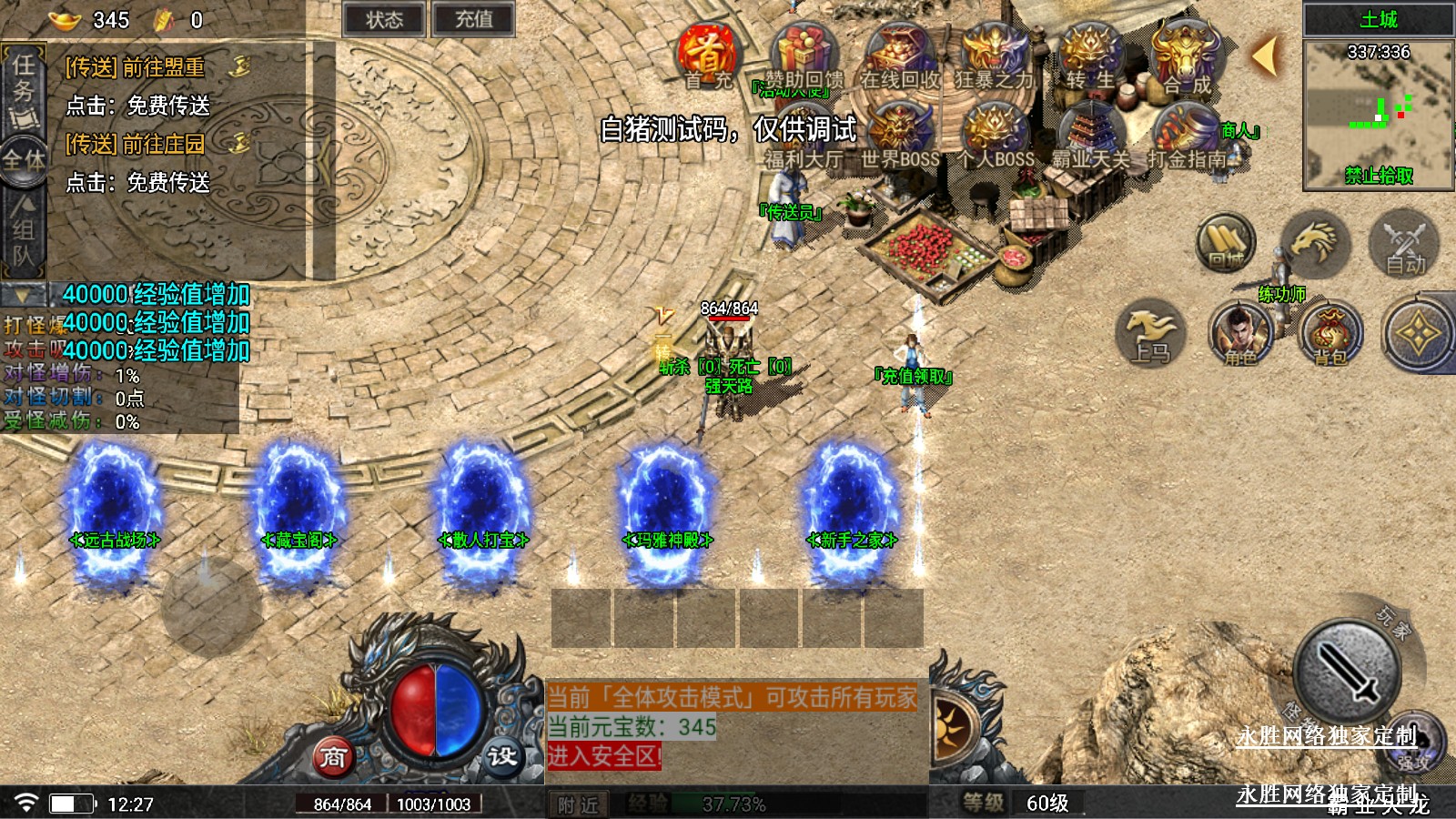Tap the sword attack button
Viewport: 1456px width, 819px height.
pyautogui.click(x=1347, y=673)
